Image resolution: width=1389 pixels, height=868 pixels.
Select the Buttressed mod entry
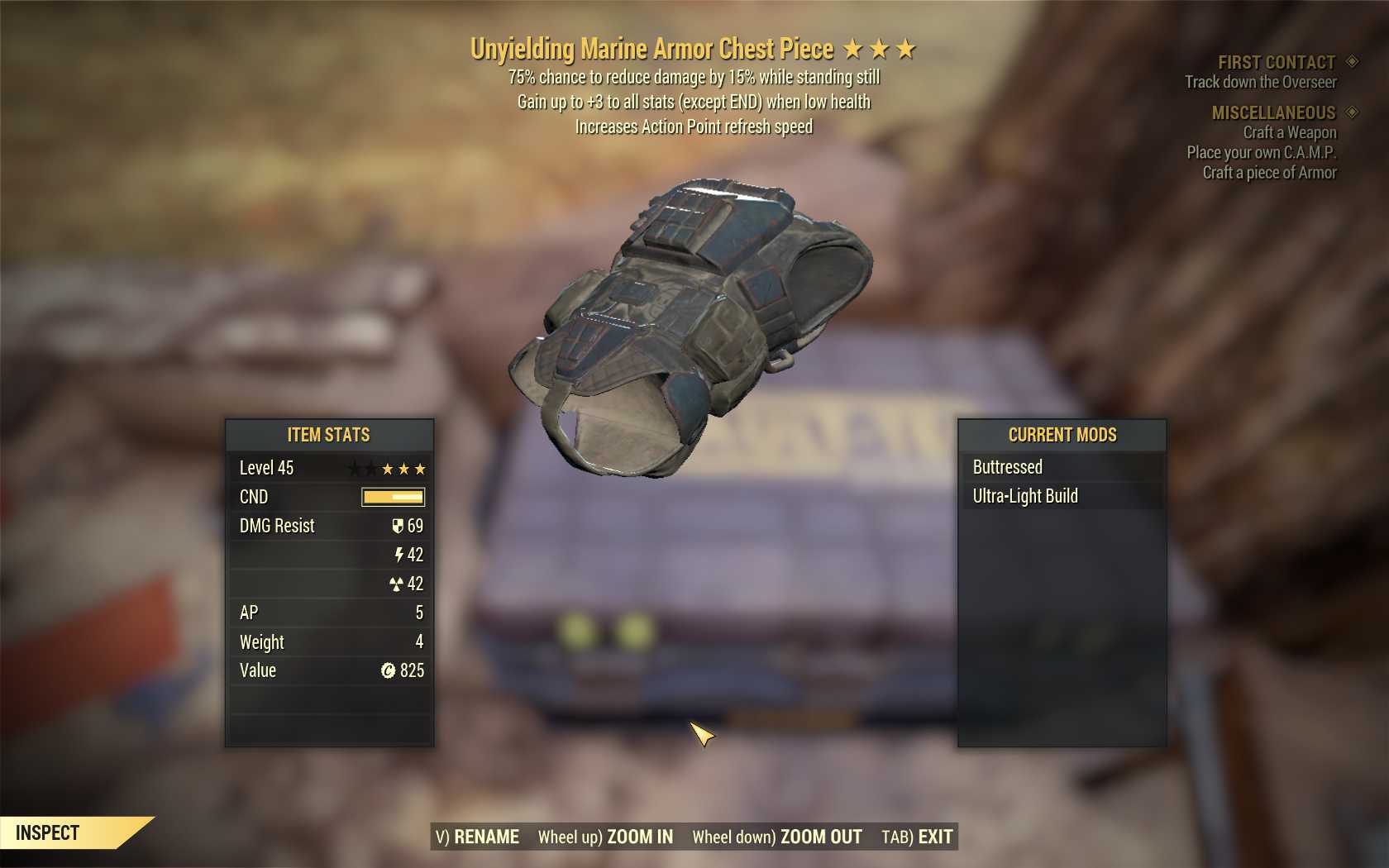coord(1062,467)
